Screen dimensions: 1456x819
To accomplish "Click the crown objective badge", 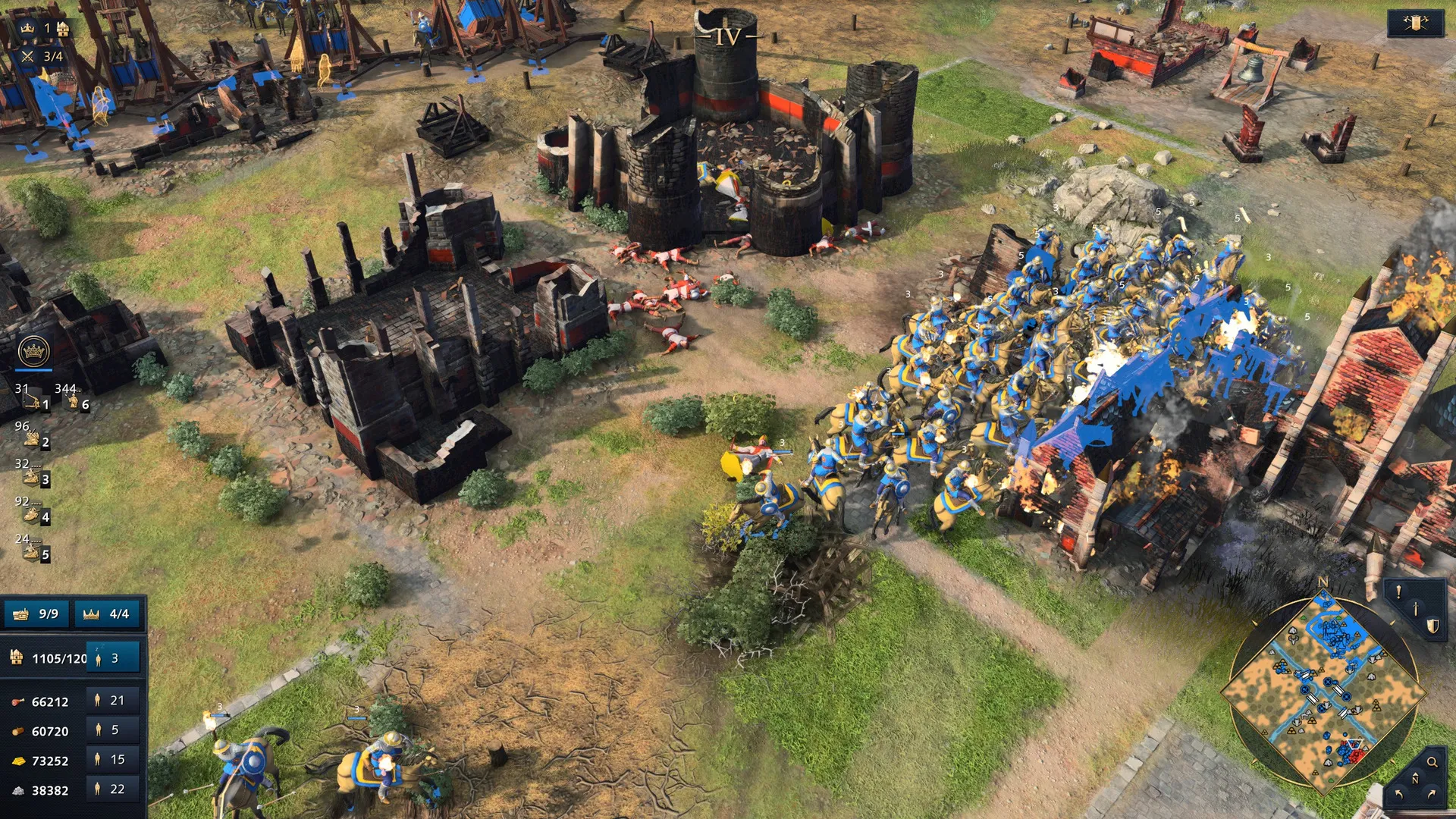I will pos(33,351).
